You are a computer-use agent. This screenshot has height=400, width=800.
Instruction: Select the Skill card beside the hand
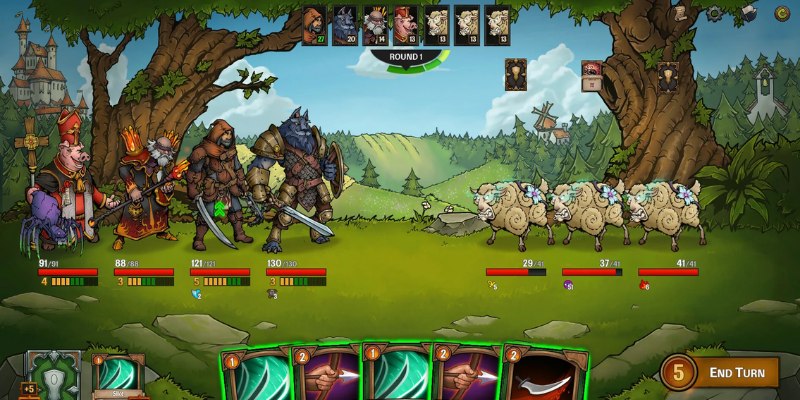point(116,377)
